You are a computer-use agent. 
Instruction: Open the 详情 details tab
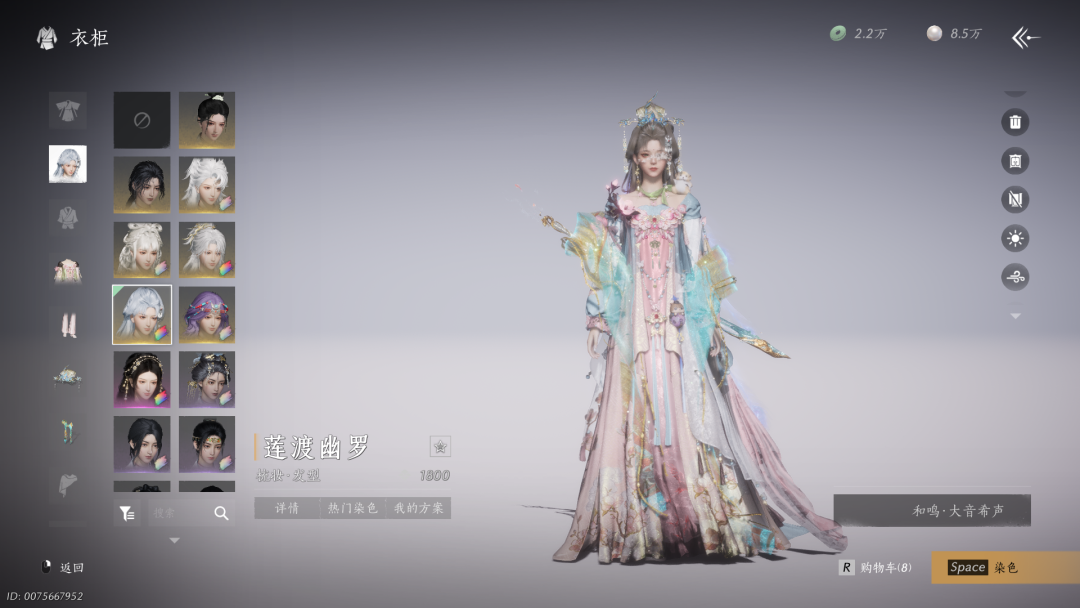tap(287, 508)
